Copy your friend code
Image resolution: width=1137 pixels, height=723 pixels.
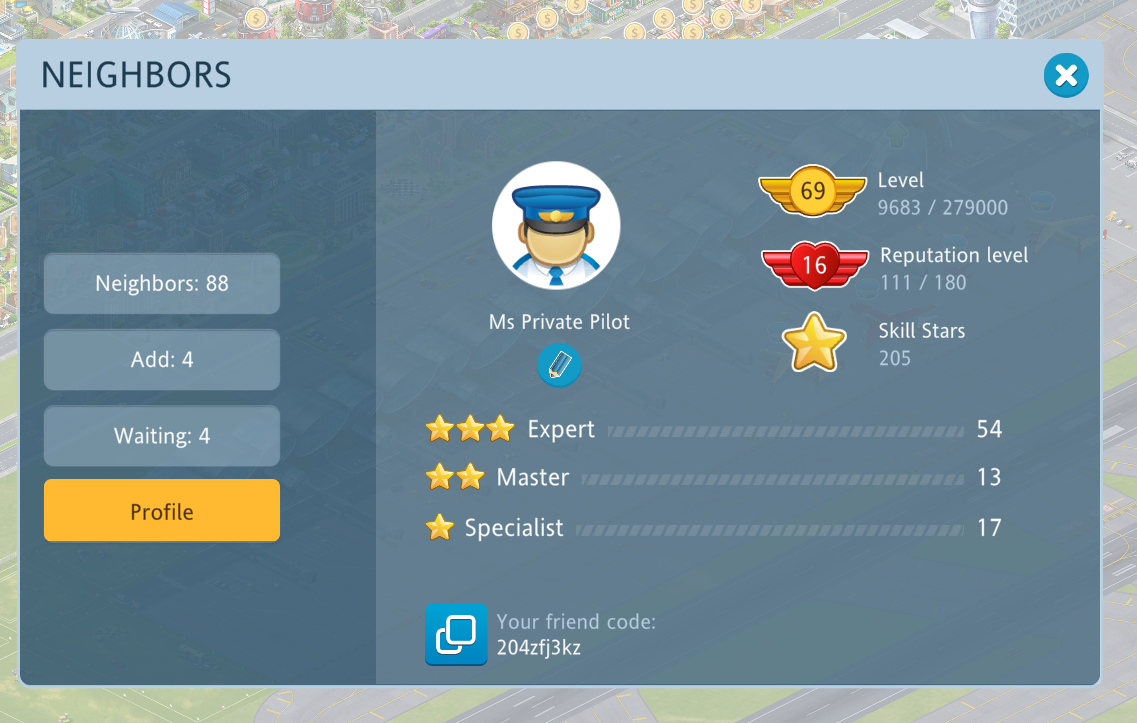(x=456, y=634)
